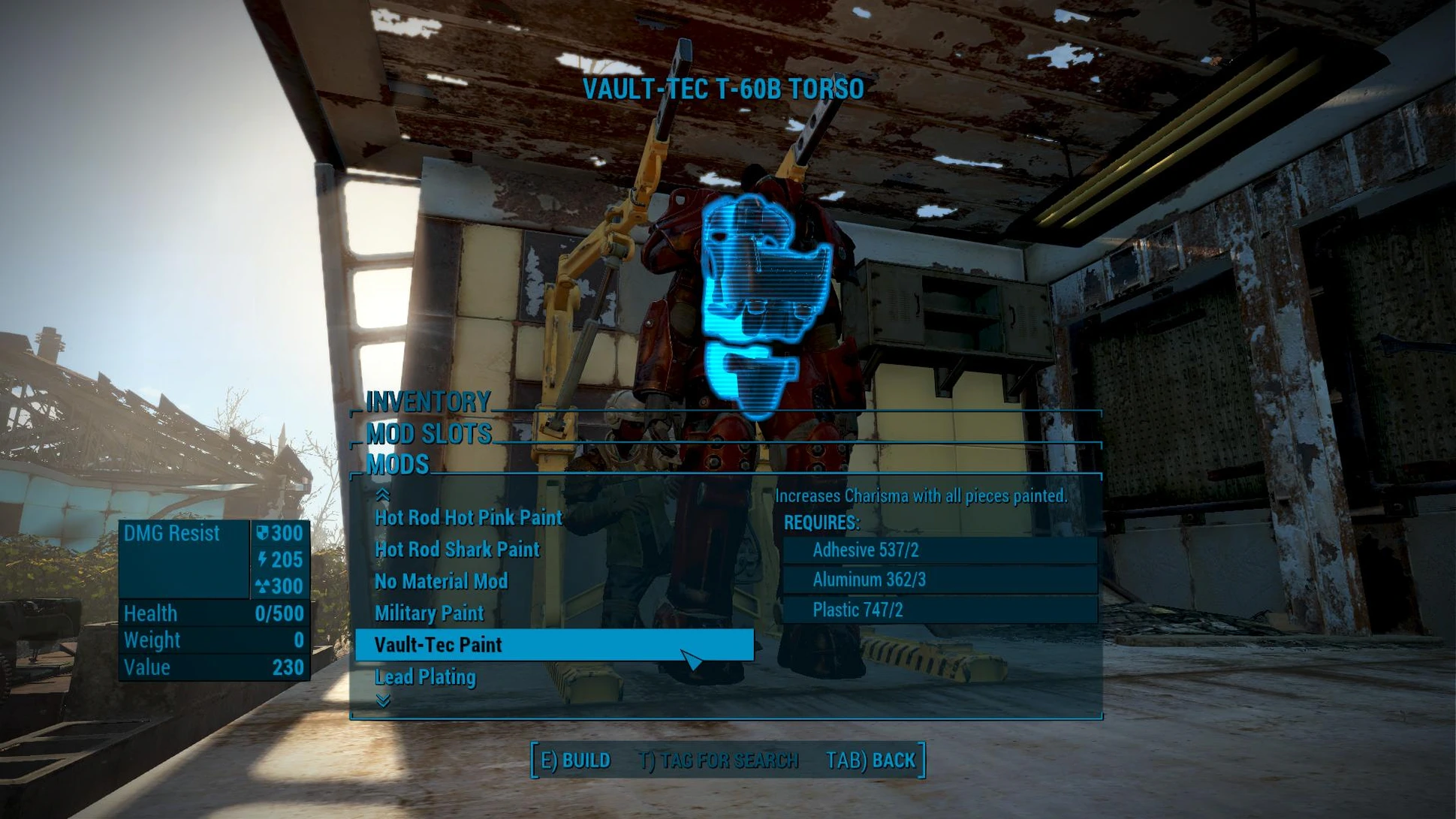Click the Aluminum requirement row
Image resolution: width=1456 pixels, height=819 pixels.
(x=939, y=580)
